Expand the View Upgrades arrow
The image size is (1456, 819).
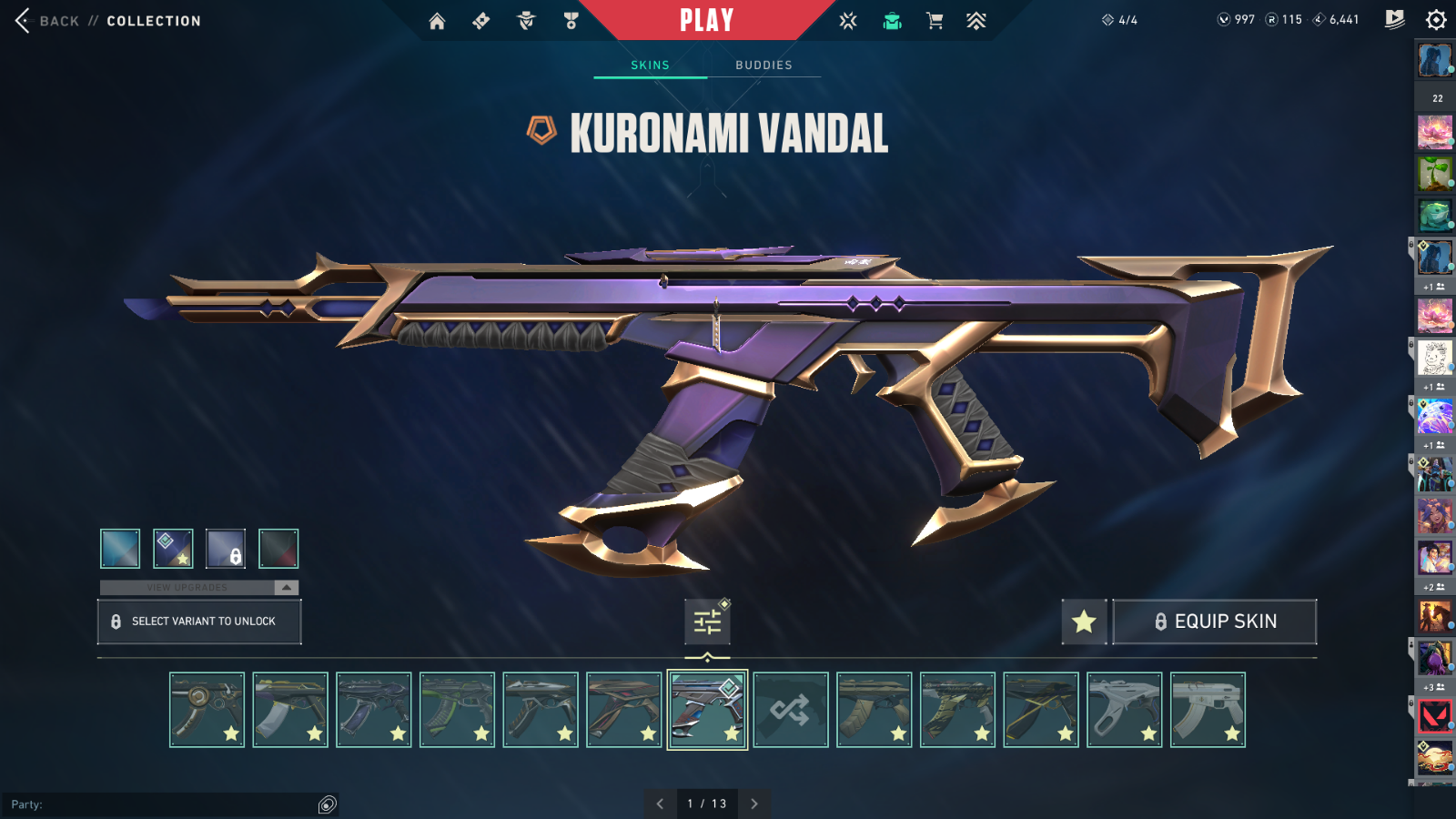coord(287,588)
